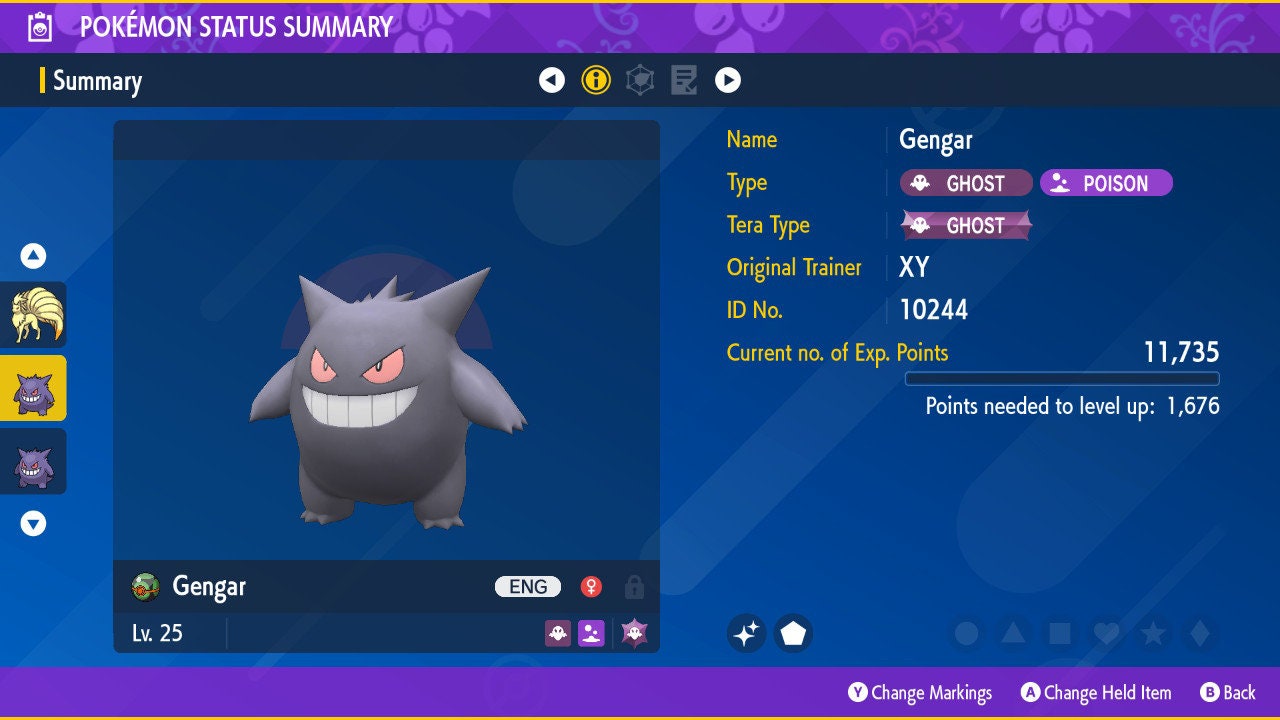The width and height of the screenshot is (1280, 720).
Task: Switch to the stats hexagon tab
Action: [640, 80]
